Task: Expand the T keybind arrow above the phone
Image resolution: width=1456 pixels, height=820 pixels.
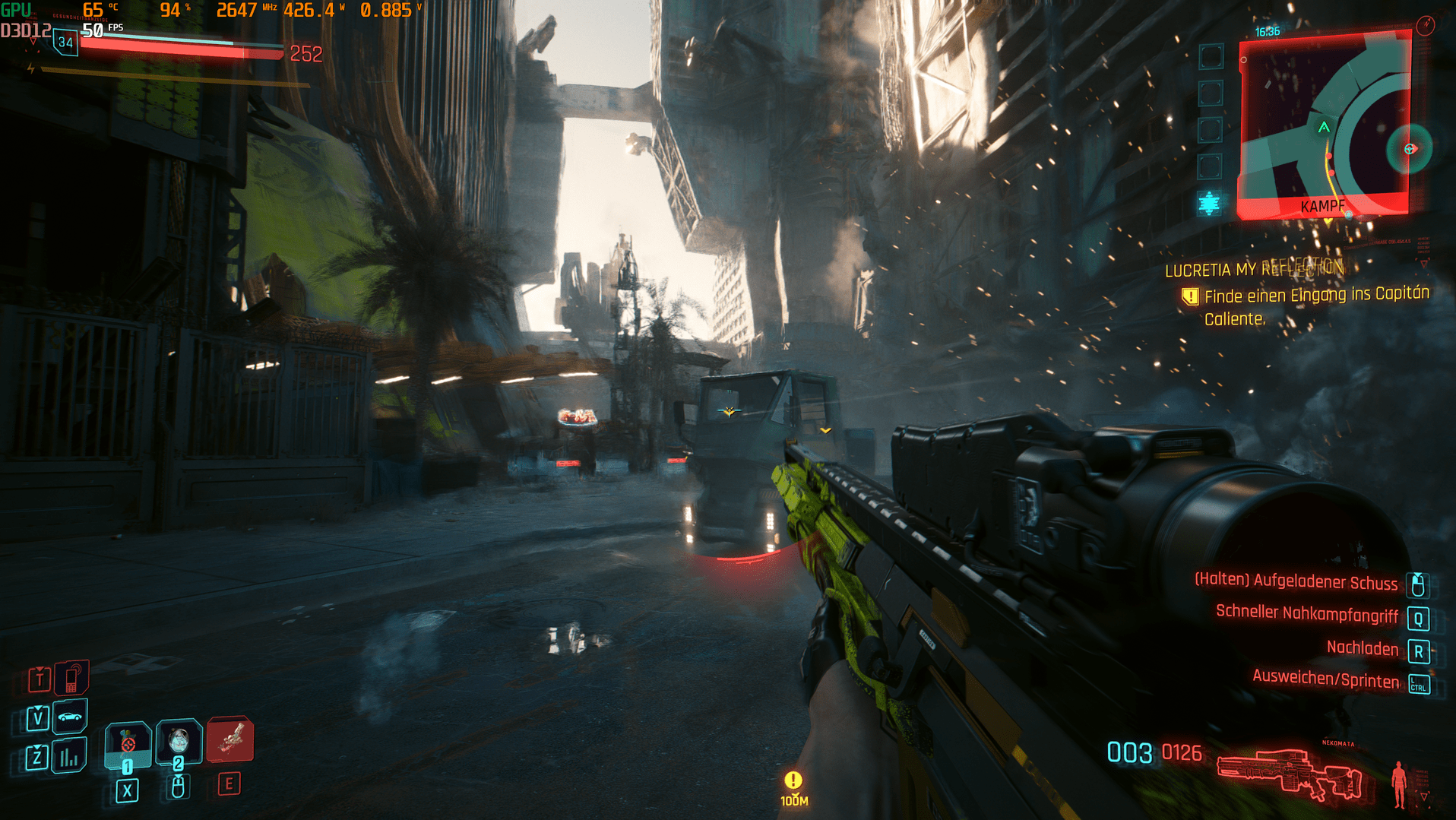Action: click(x=40, y=669)
